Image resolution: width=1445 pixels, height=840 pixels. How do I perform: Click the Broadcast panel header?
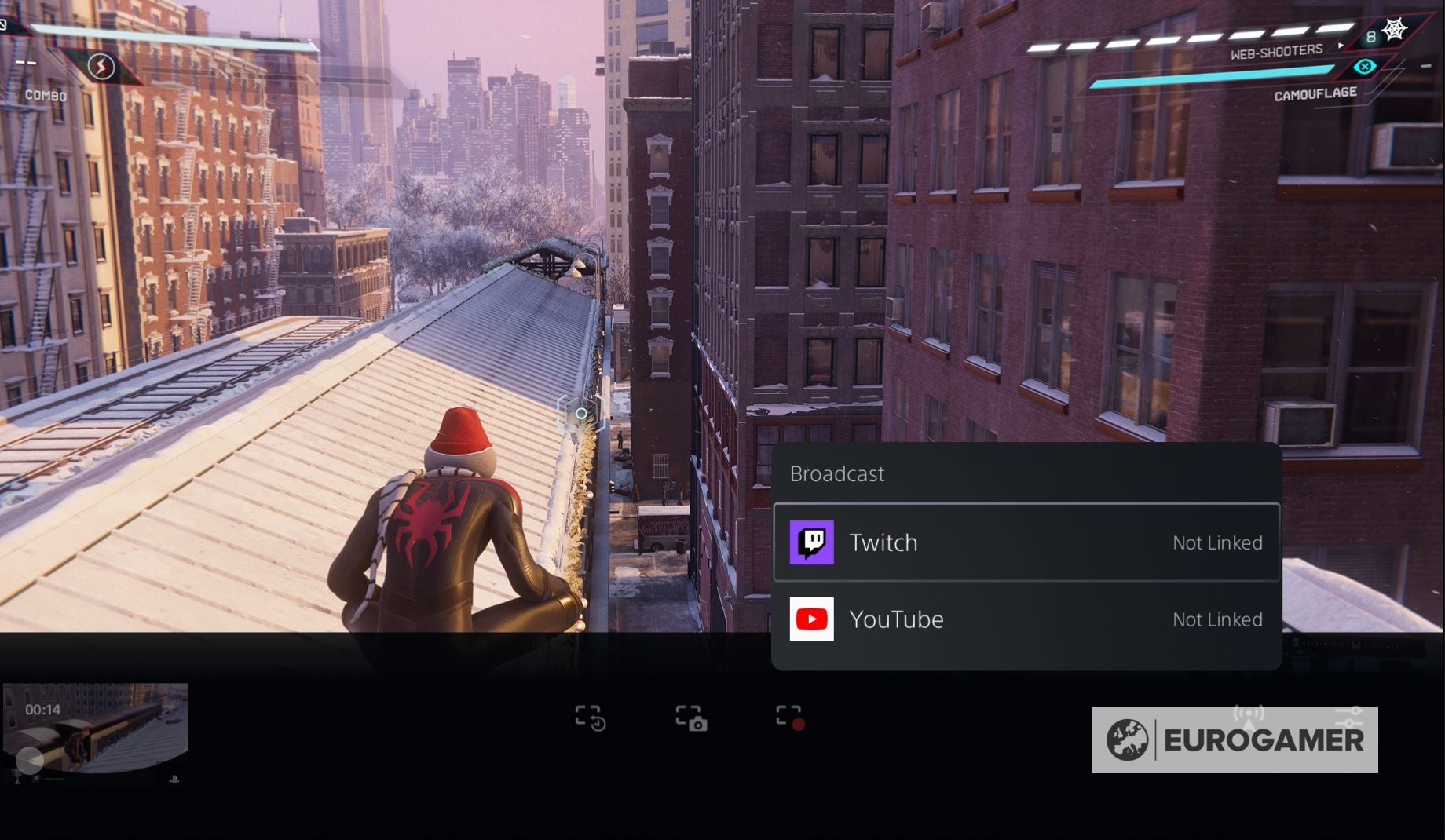coord(837,474)
